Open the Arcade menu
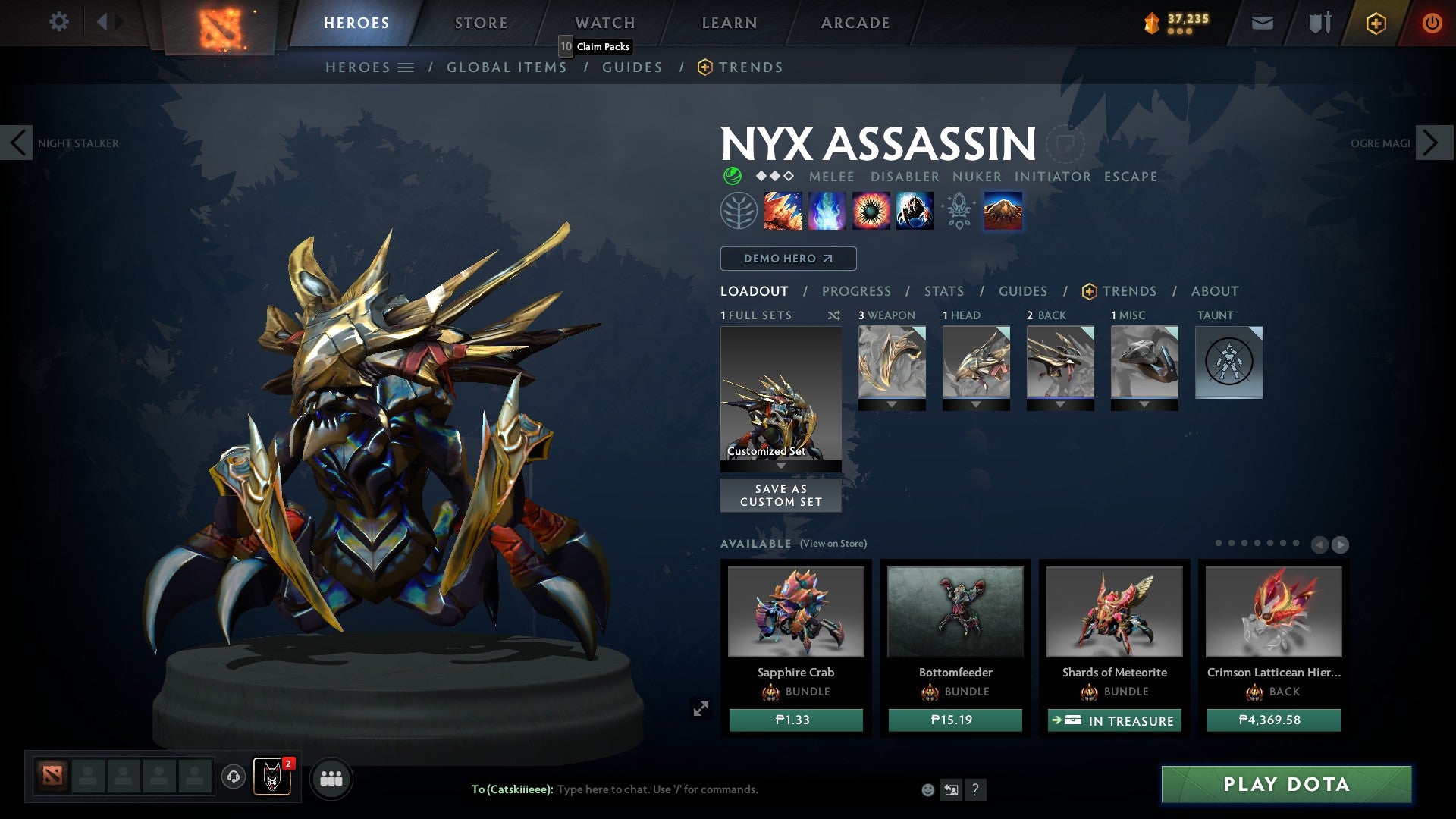Screen dimensions: 1456x819 (855, 22)
